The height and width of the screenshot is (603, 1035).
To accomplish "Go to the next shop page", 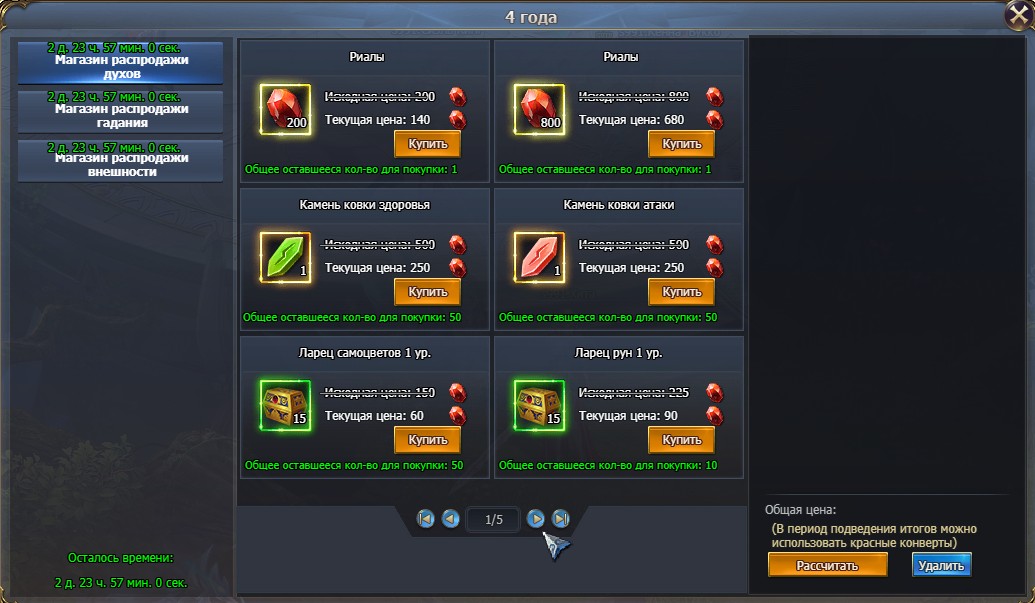I will pos(536,518).
